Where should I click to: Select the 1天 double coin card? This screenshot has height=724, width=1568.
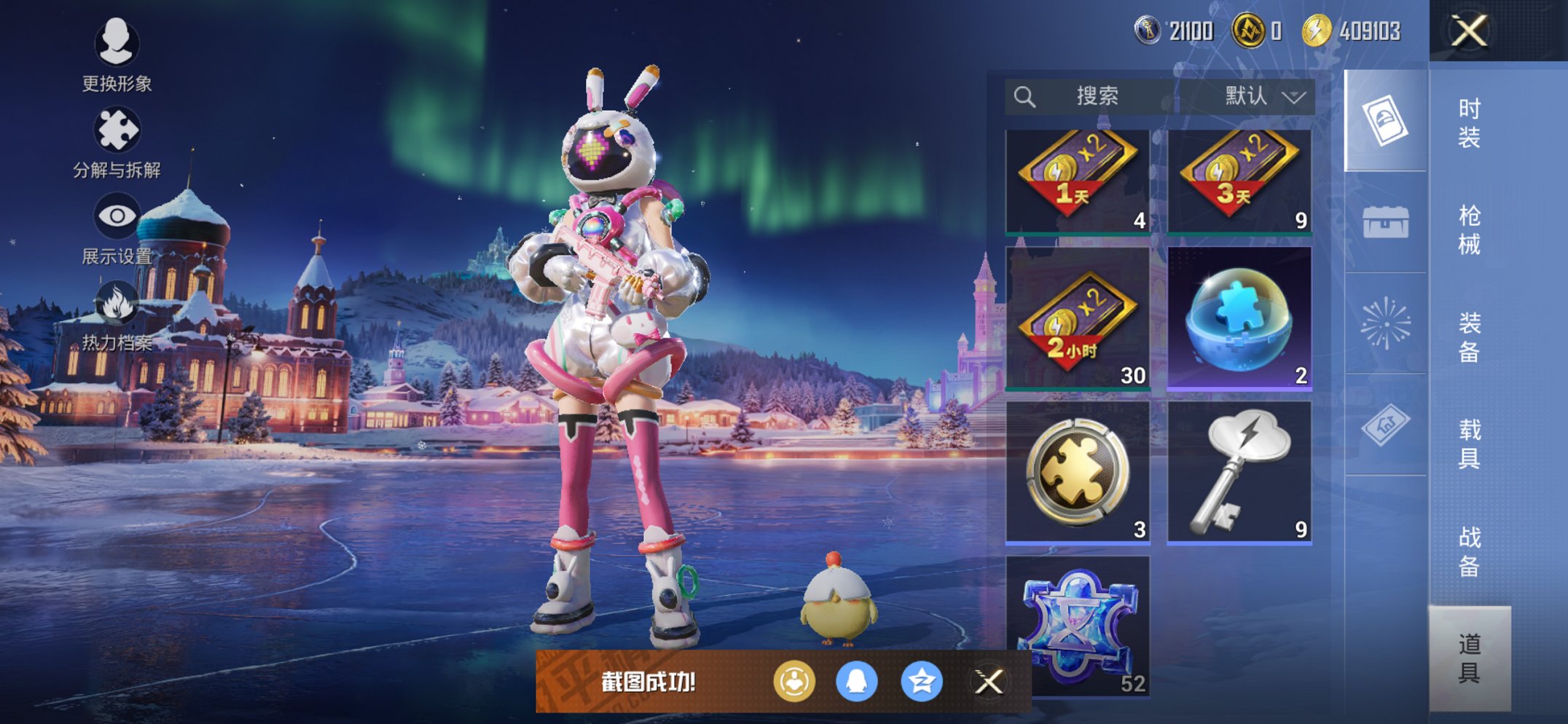[x=1078, y=182]
